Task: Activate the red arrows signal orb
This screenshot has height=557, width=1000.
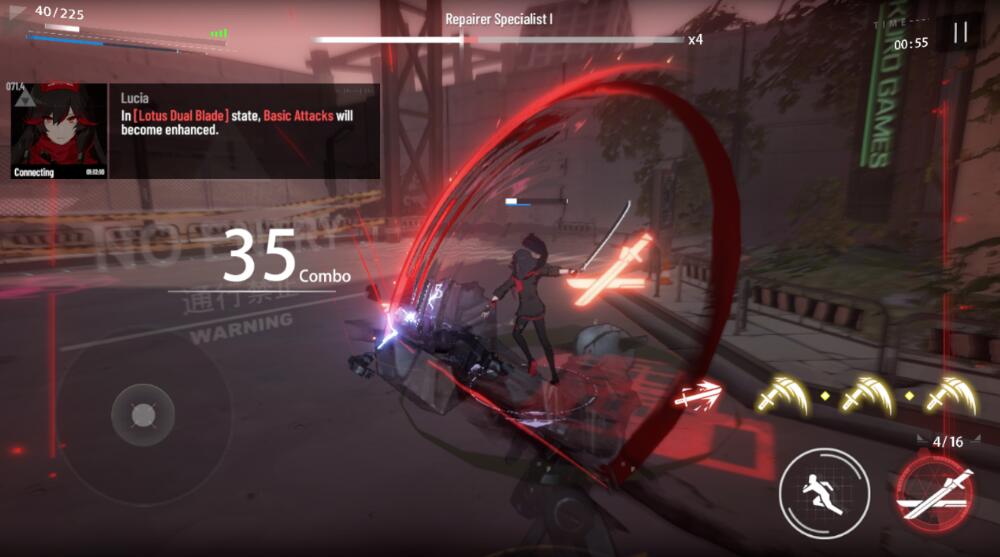Action: [698, 396]
